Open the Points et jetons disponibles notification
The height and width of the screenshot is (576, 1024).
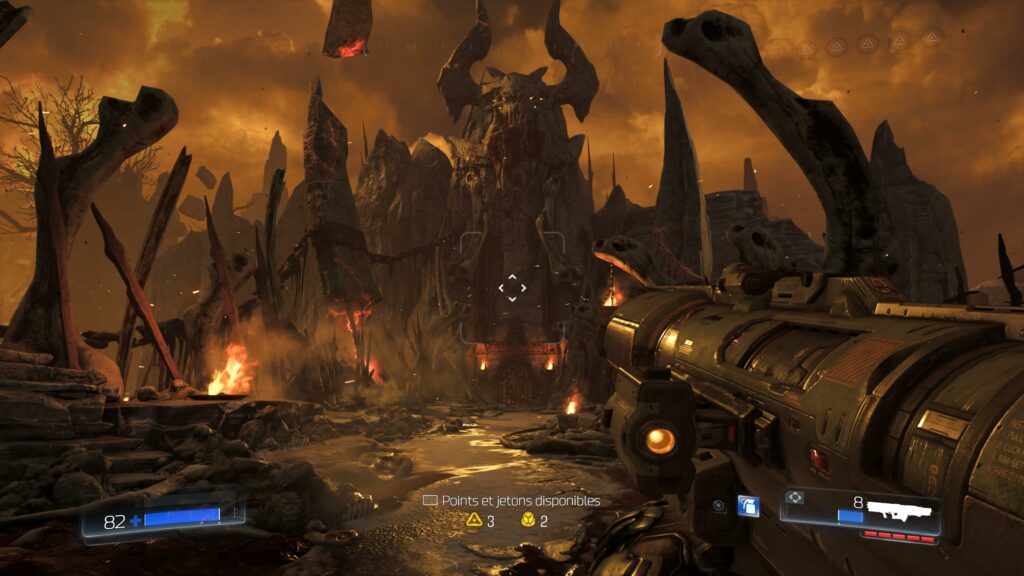[511, 500]
